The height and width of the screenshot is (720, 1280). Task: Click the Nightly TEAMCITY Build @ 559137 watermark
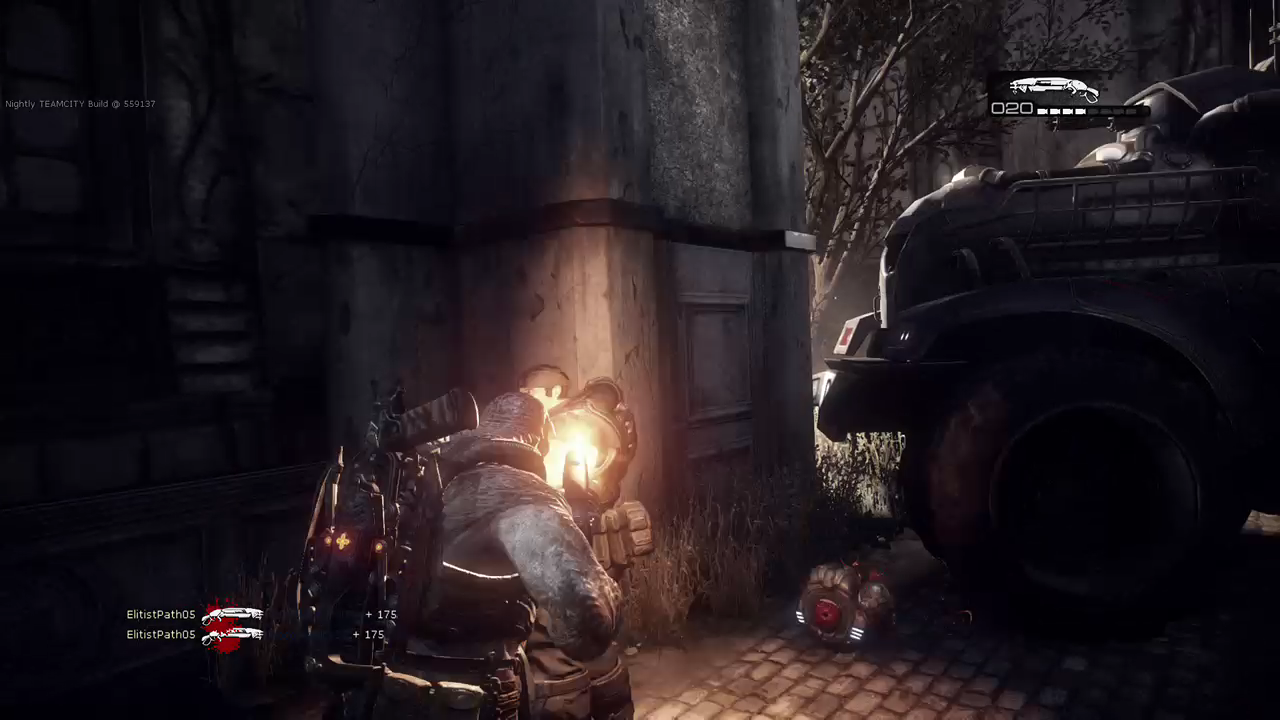click(x=80, y=103)
